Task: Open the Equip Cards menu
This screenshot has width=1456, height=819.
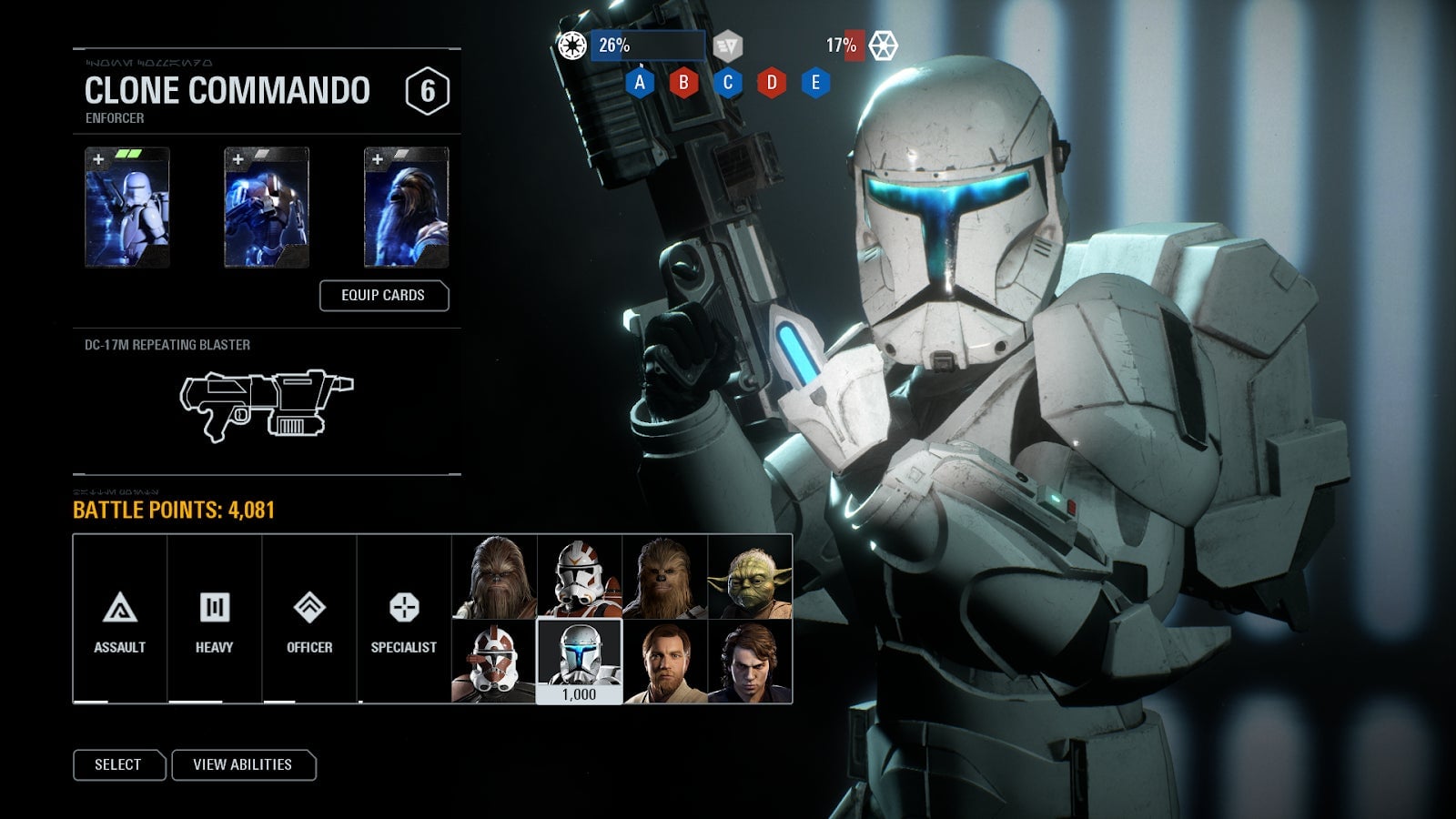Action: tap(383, 296)
